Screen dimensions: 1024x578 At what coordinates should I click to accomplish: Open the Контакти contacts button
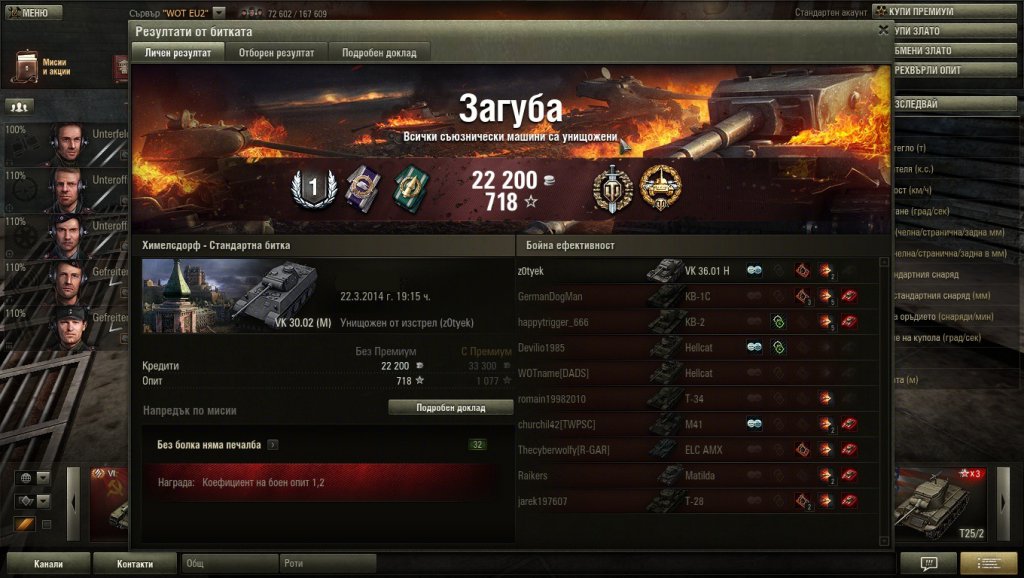(135, 564)
